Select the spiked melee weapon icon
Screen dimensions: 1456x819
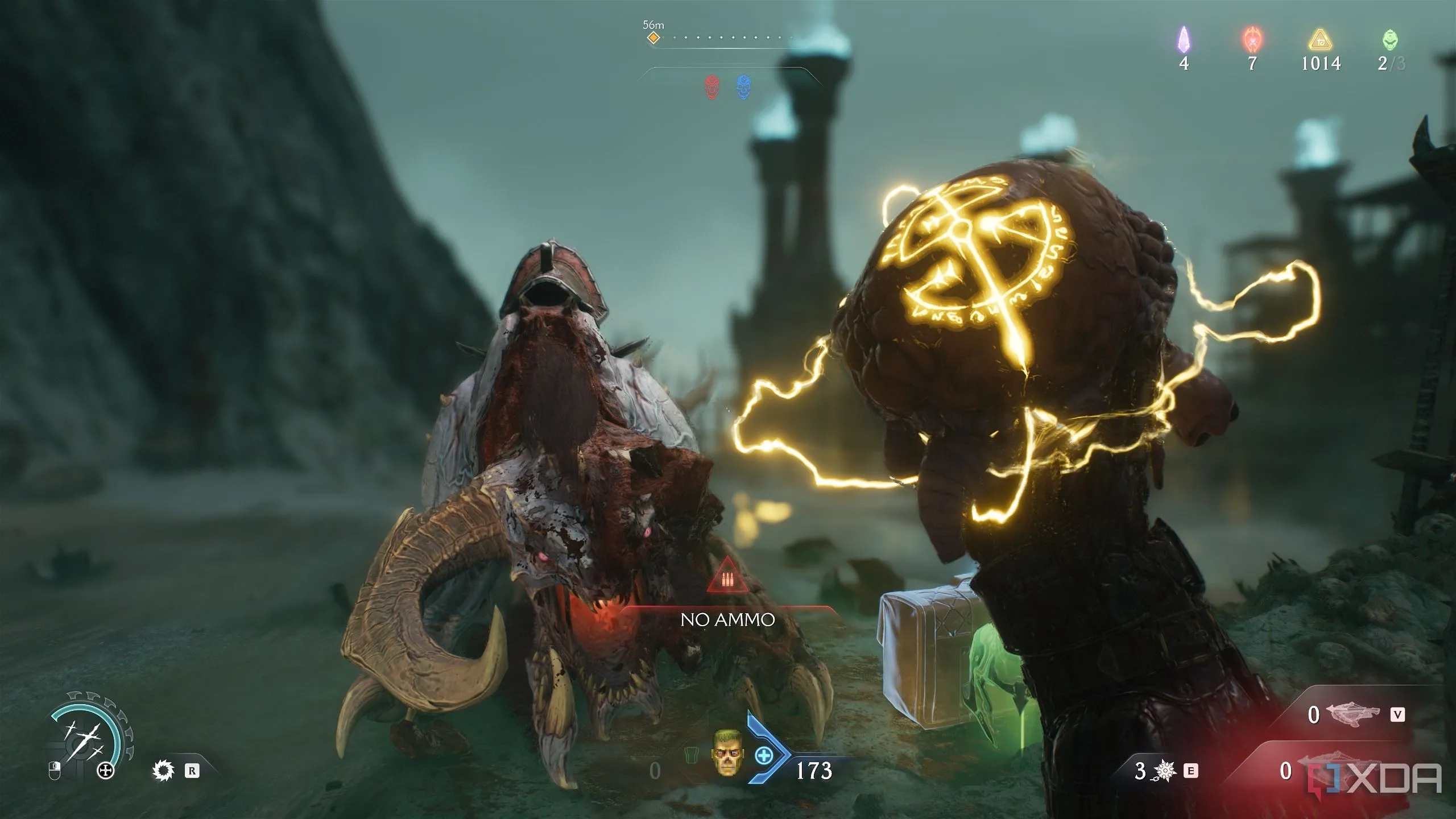(x=164, y=771)
